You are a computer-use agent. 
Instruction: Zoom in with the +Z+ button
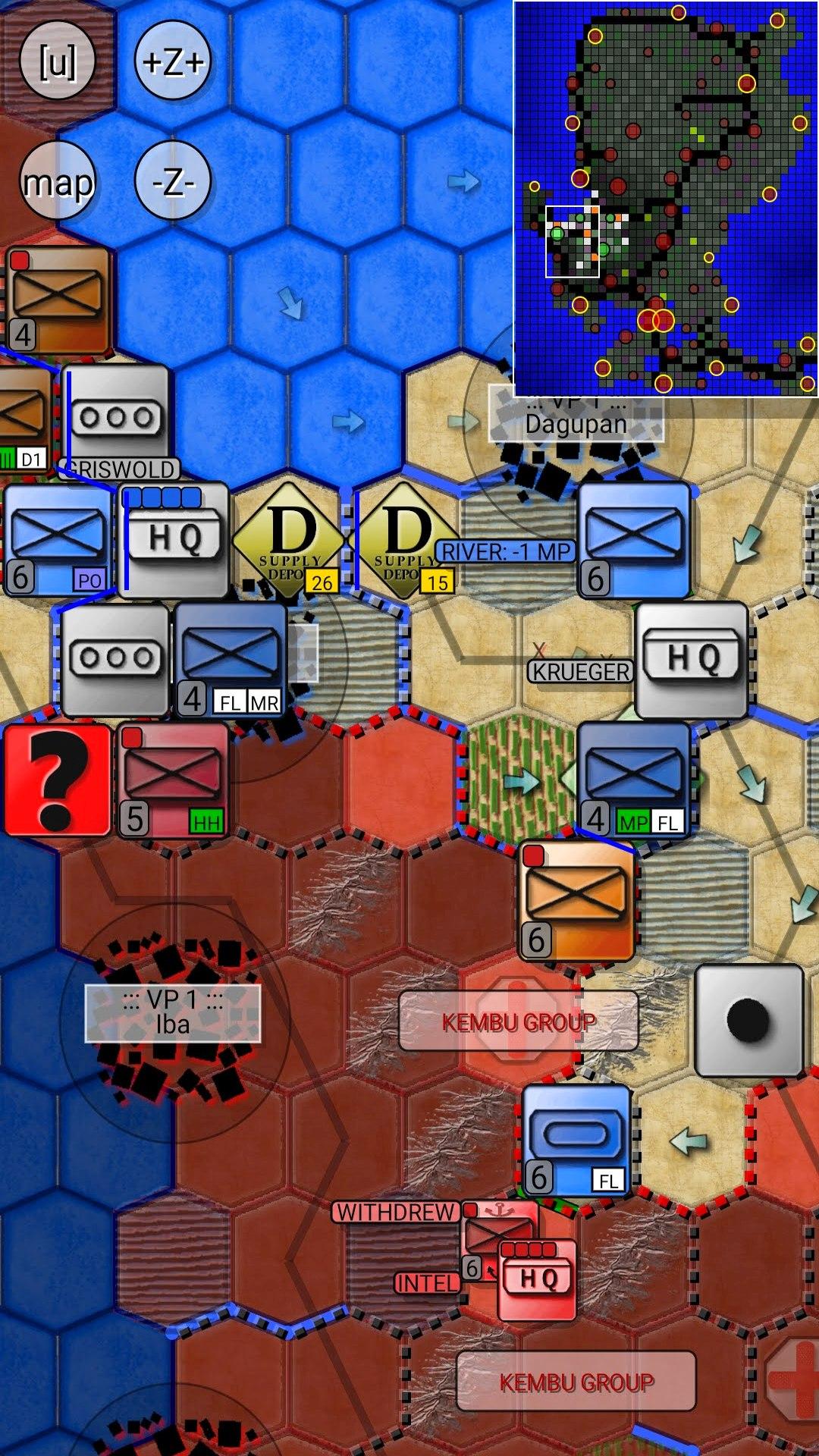(173, 62)
